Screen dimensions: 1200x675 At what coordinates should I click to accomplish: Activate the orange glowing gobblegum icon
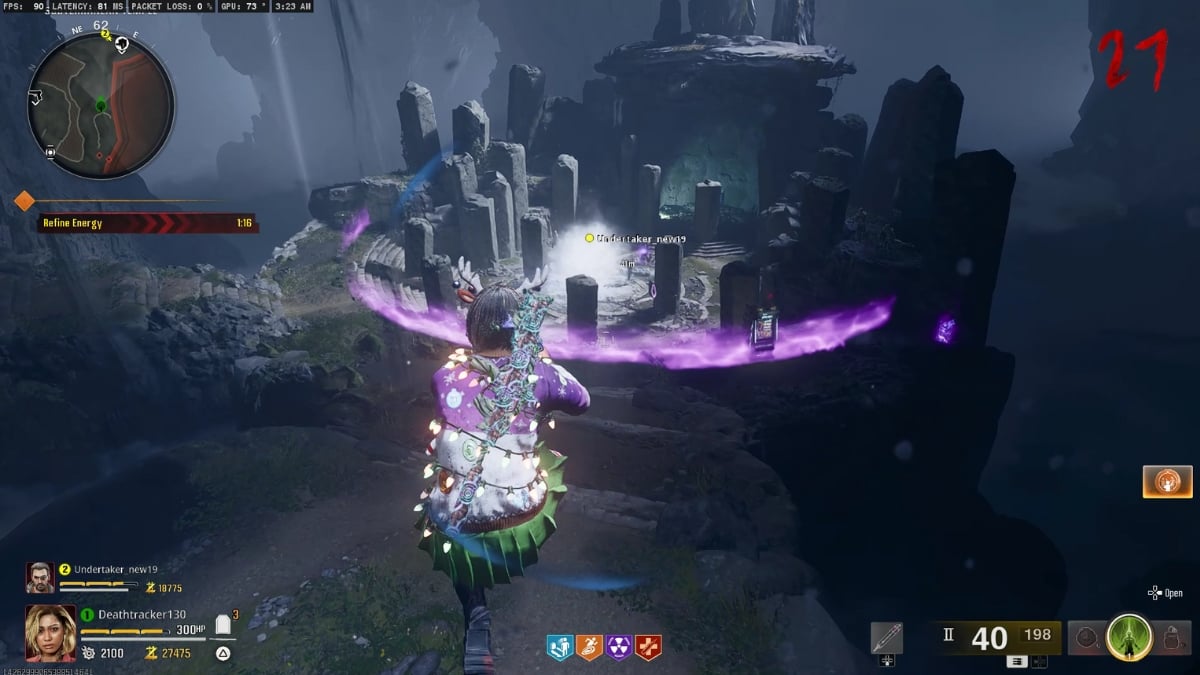coord(1167,481)
